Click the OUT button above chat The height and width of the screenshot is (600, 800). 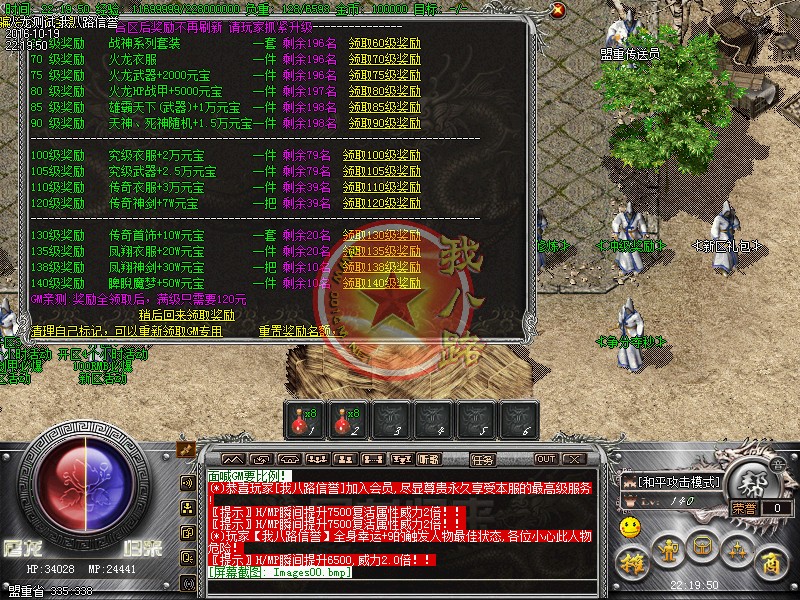tap(545, 459)
